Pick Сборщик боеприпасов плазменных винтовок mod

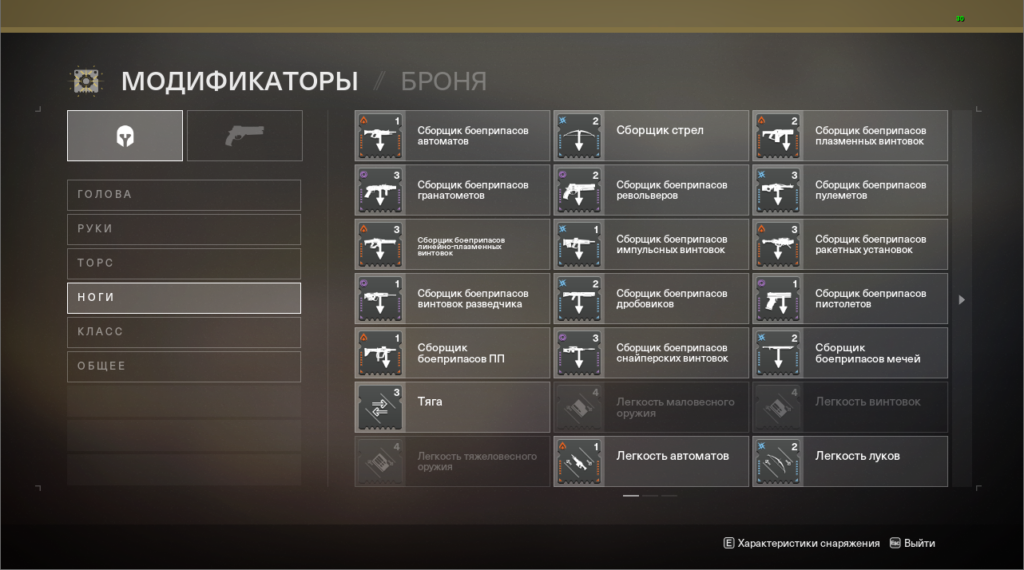850,136
